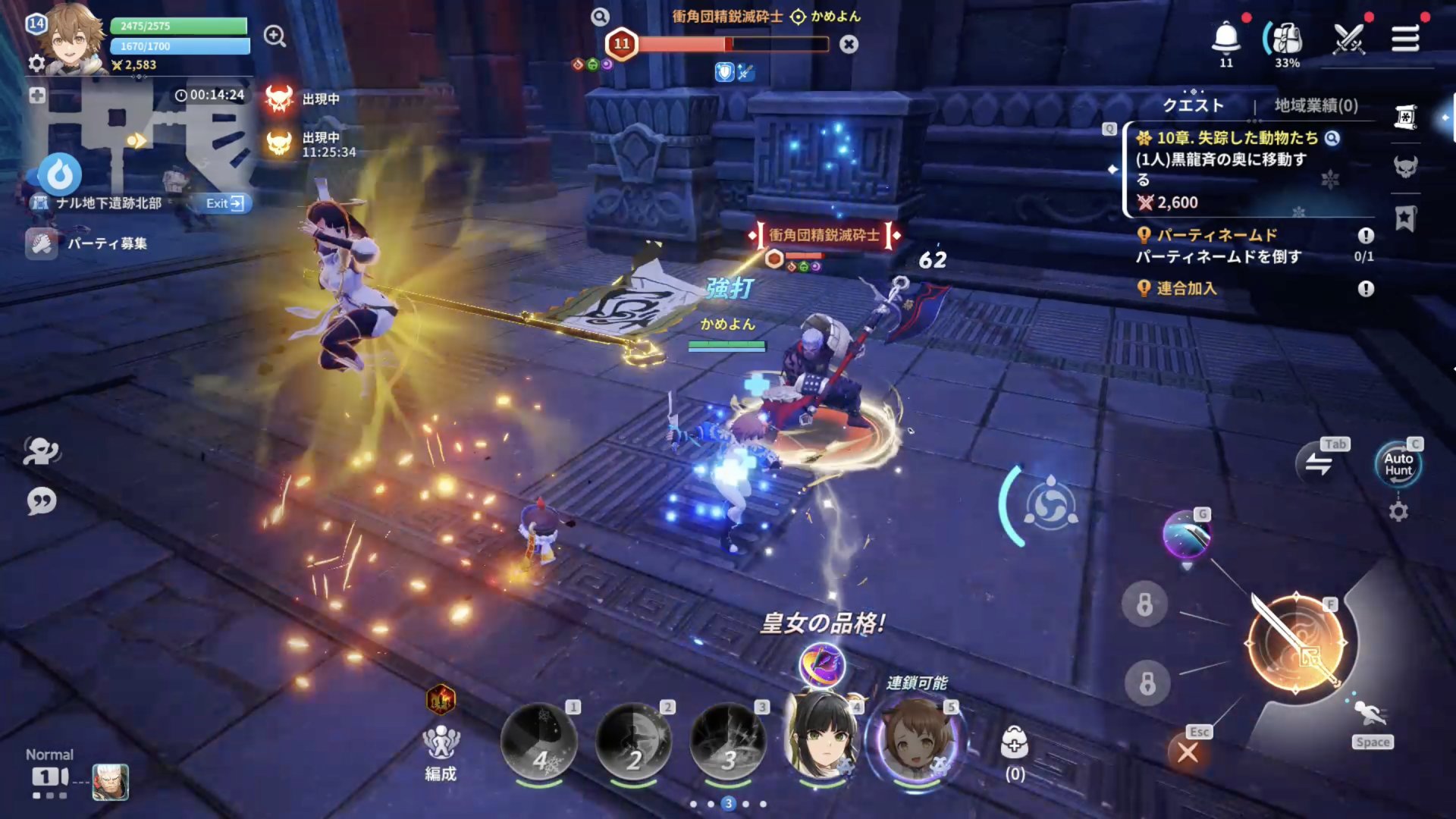This screenshot has height=819, width=1456.
Task: Close the enemy target frame
Action: pos(849,45)
